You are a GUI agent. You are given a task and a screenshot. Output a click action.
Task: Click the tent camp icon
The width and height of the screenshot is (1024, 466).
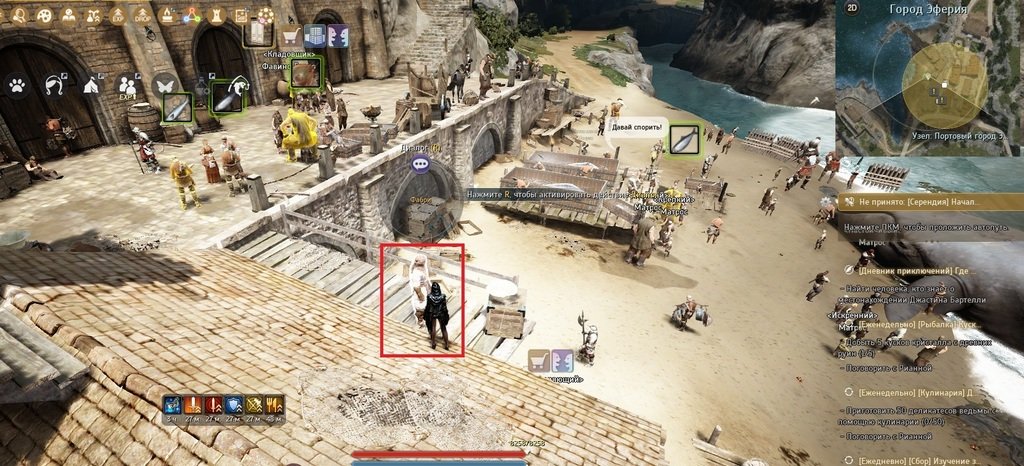tap(91, 84)
